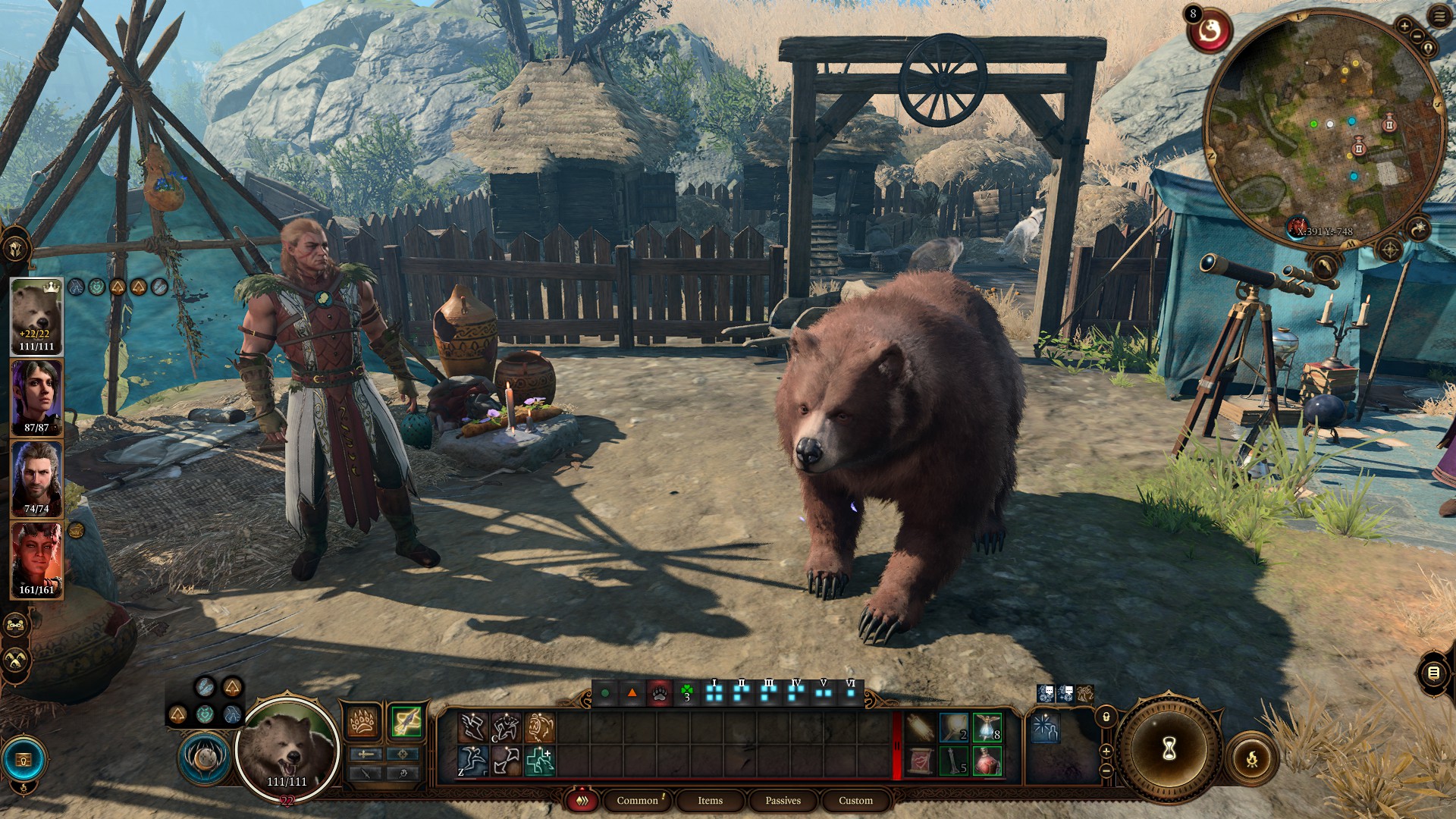The height and width of the screenshot is (819, 1456).
Task: Select the paw print wild shape filter
Action: (659, 692)
